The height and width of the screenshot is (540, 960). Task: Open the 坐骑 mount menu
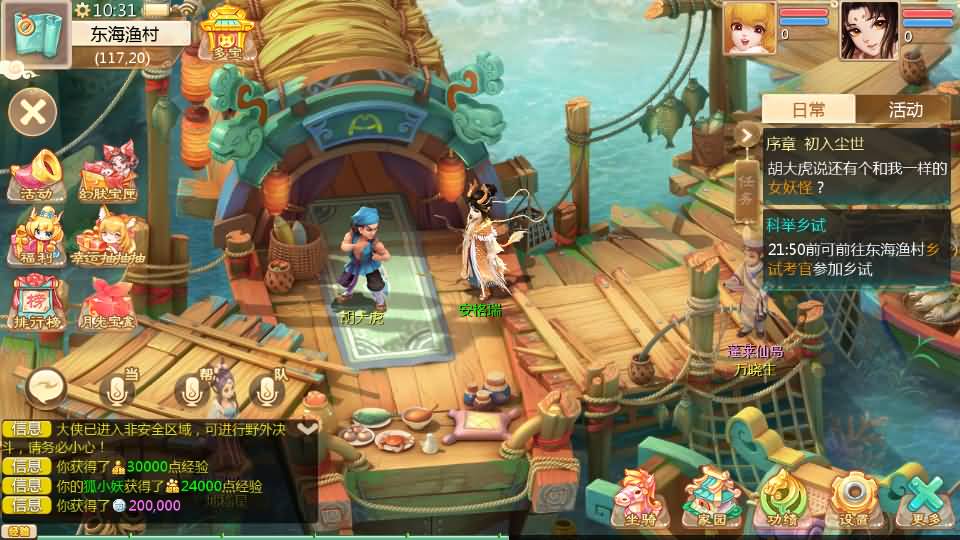(642, 496)
